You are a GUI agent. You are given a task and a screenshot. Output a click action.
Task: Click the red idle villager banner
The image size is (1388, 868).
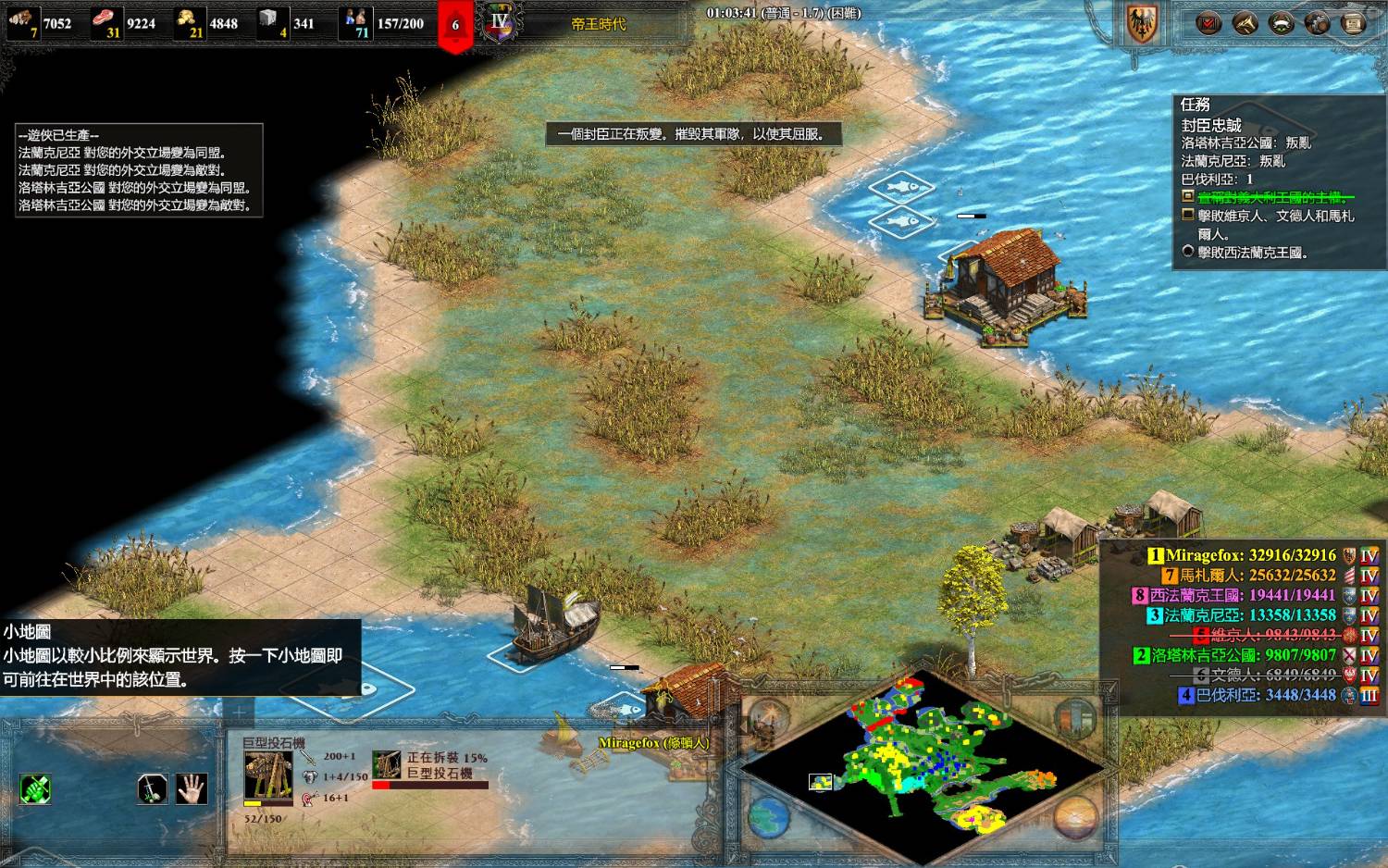pos(455,25)
